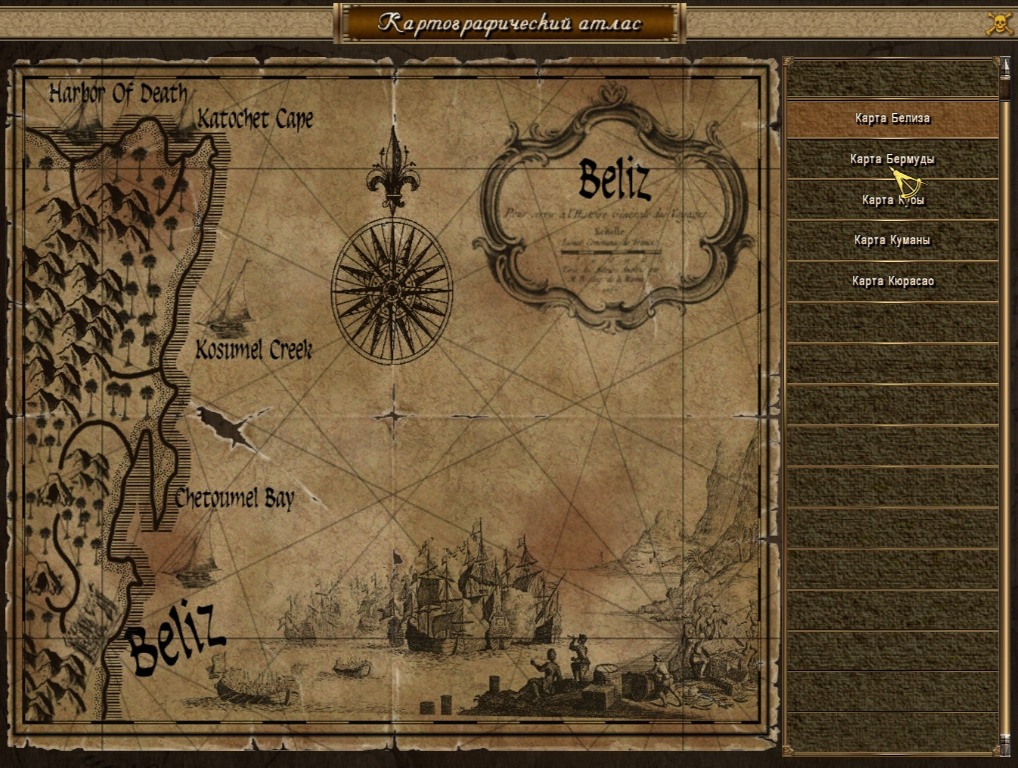Click the map list scrollbar down arrow
Viewport: 1018px width, 768px height.
pyautogui.click(x=1005, y=746)
